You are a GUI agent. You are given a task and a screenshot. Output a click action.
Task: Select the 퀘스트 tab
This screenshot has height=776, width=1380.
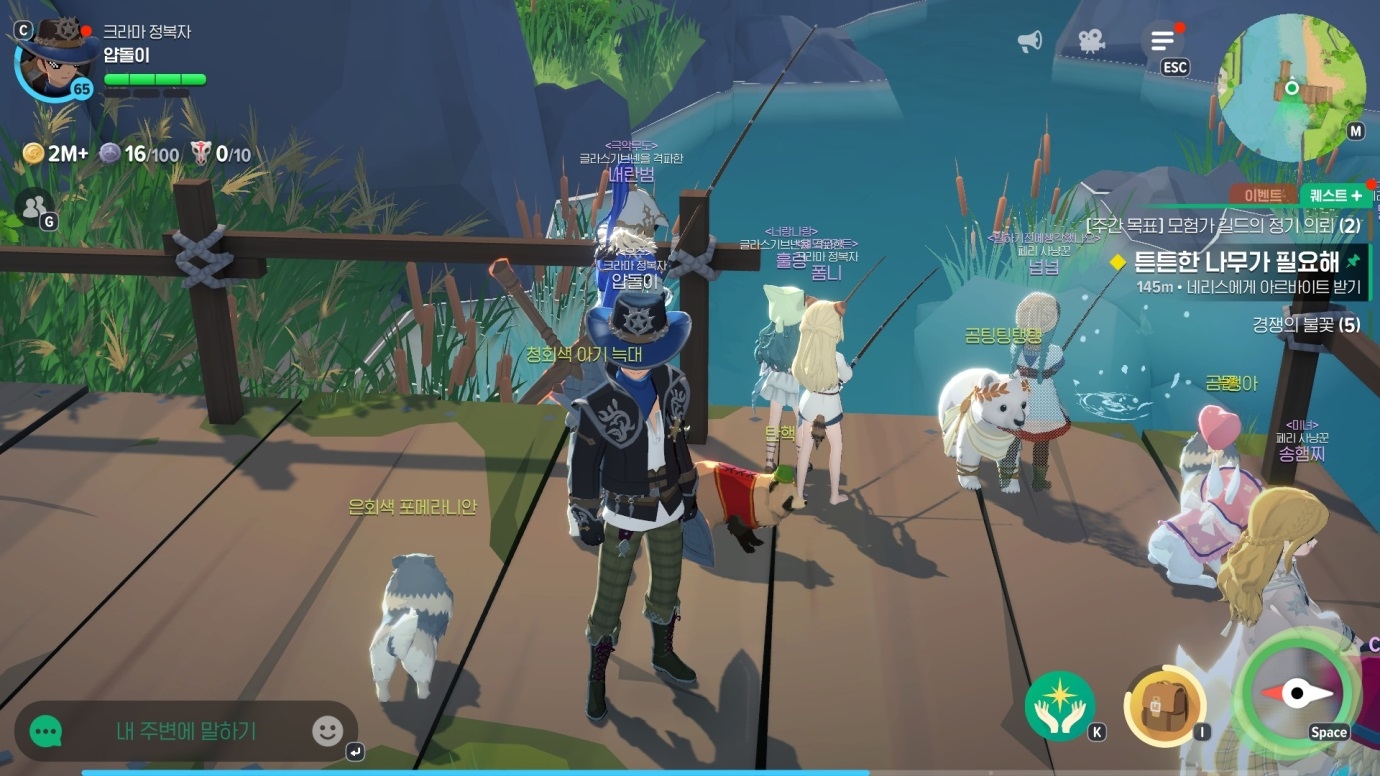point(1335,195)
